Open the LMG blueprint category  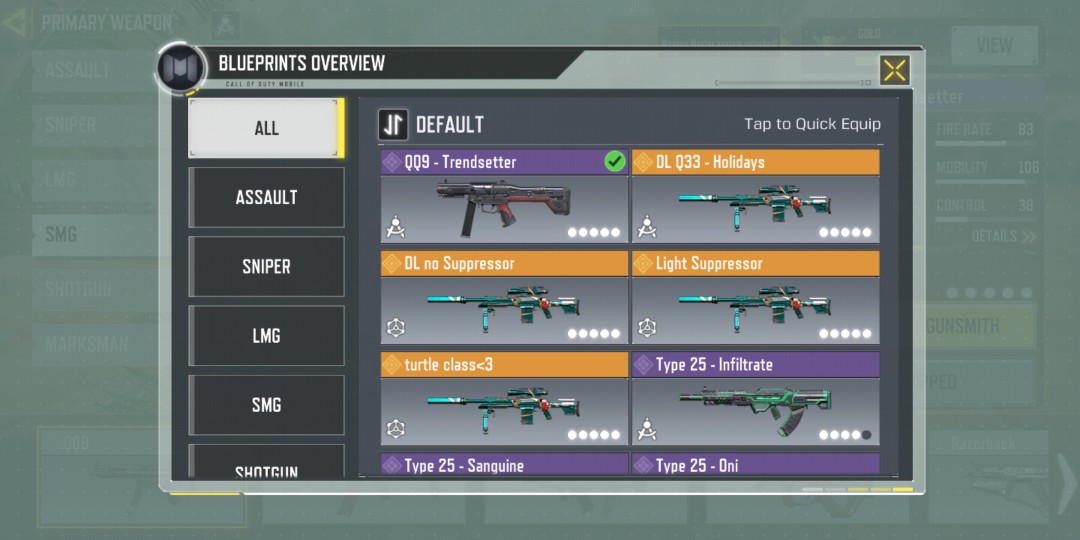pos(266,336)
